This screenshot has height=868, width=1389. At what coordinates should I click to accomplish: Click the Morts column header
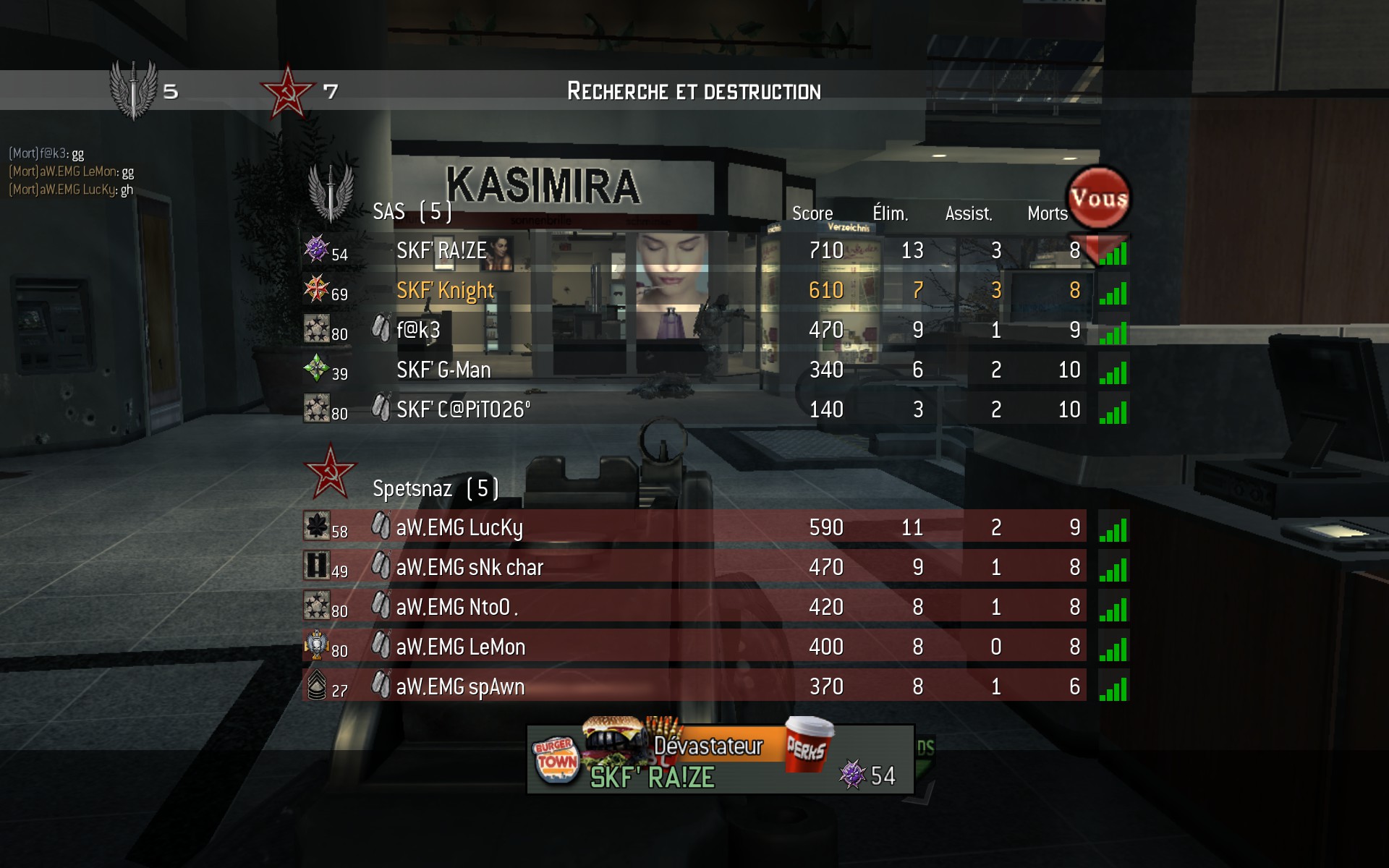tap(1047, 213)
